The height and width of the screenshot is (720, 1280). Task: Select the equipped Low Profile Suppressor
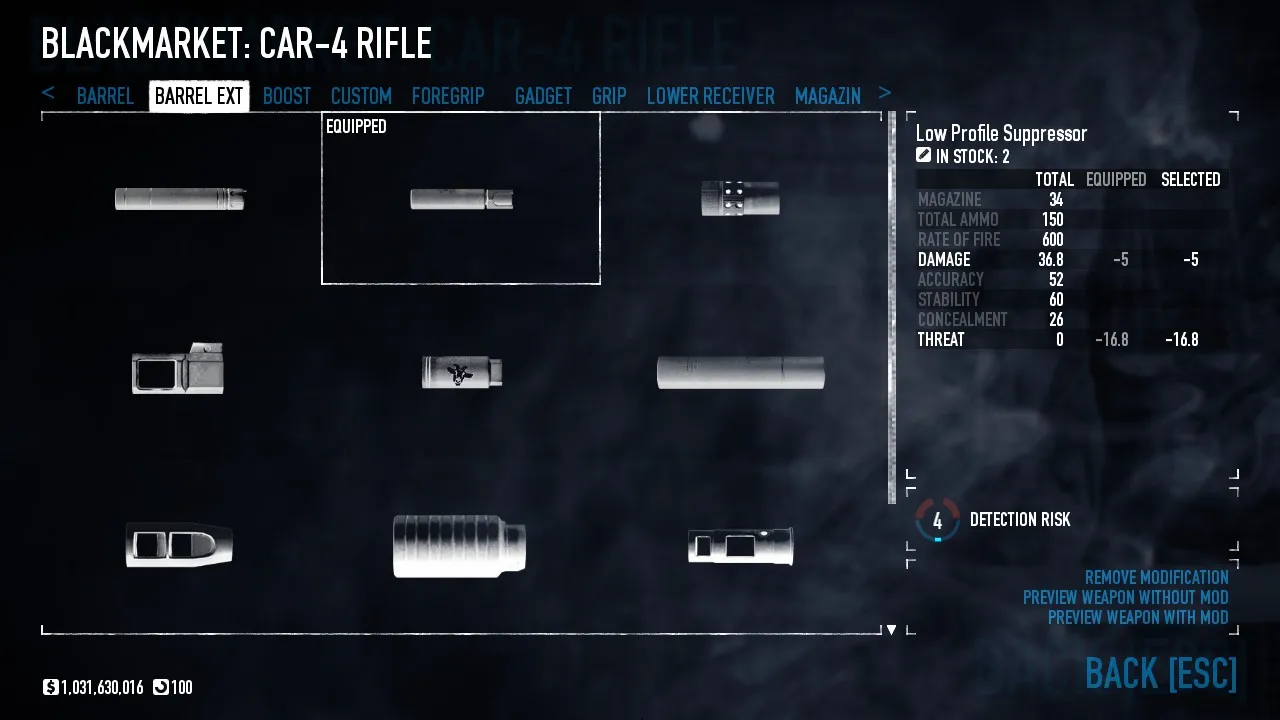(460, 197)
